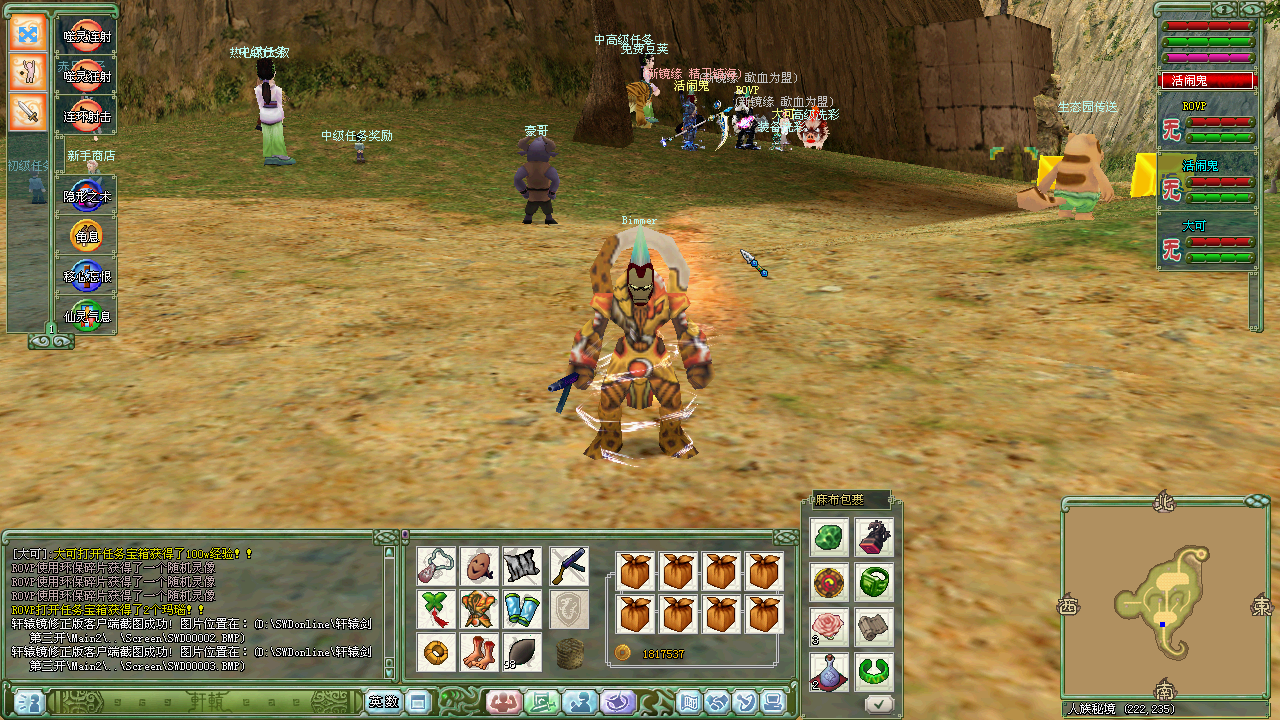Click the minimap of 人族秘境
Viewport: 1280px width, 720px height.
[1160, 602]
